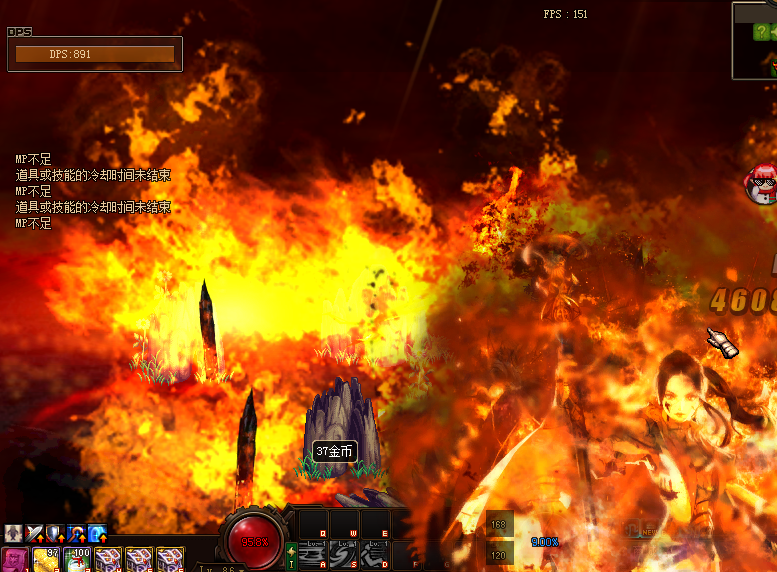This screenshot has width=777, height=572.
Task: Open the DPS meter panel
Action: point(95,54)
